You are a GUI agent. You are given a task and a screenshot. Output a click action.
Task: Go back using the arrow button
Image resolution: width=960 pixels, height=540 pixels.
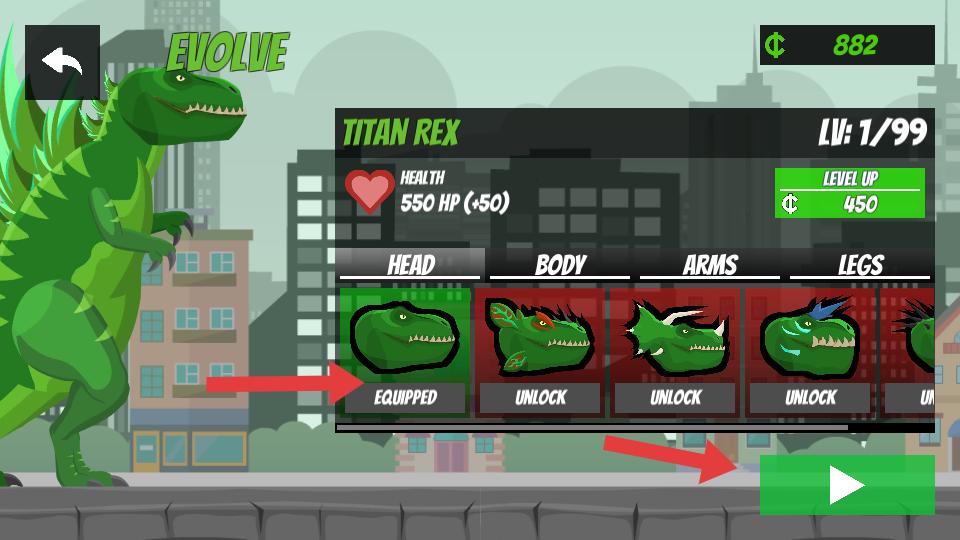coord(62,62)
